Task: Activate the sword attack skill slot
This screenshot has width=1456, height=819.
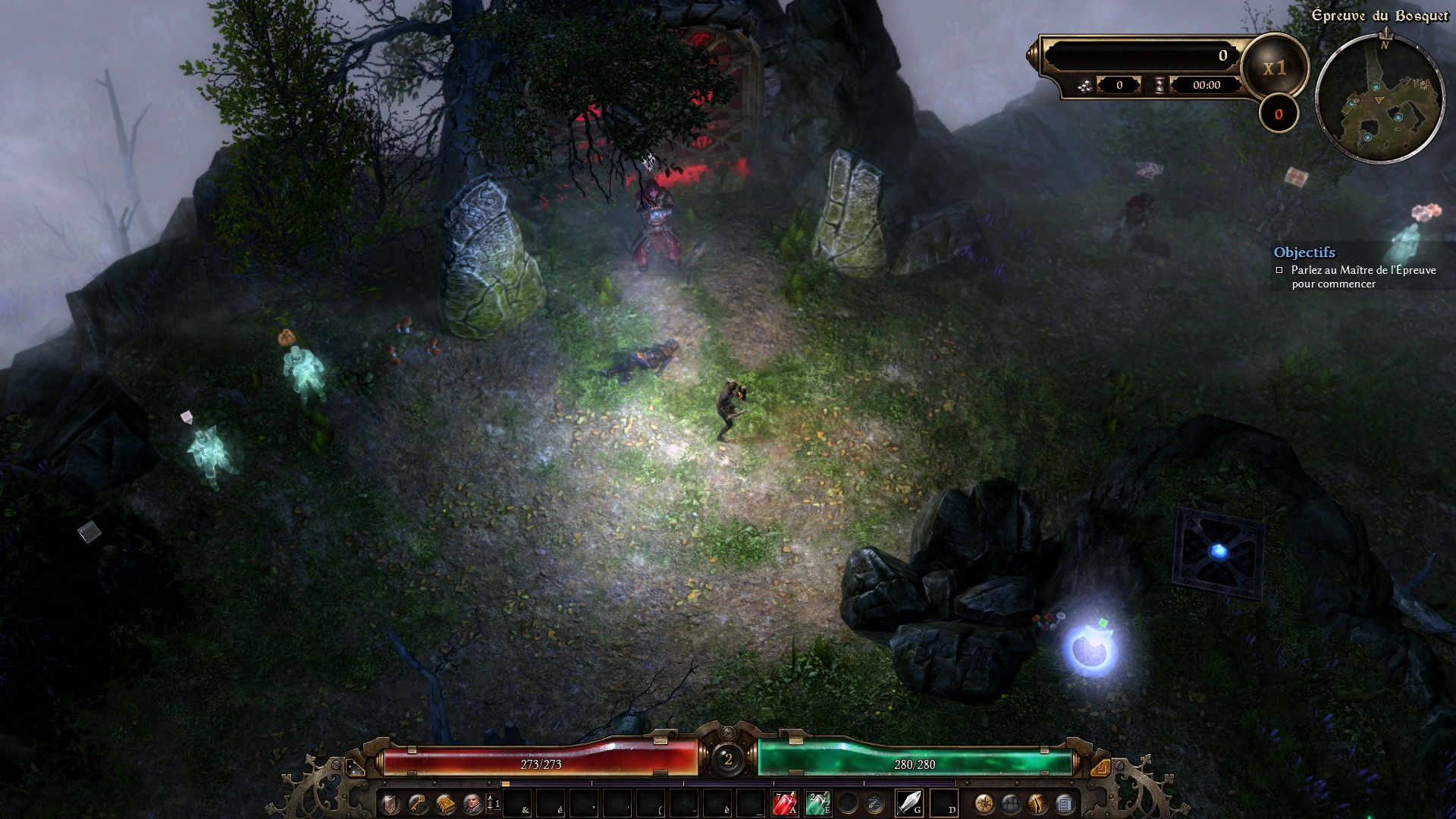Action: coord(908,803)
